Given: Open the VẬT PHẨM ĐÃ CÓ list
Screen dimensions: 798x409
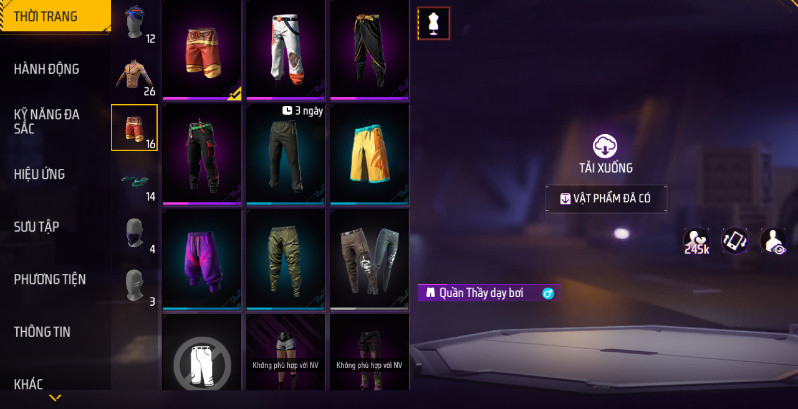Looking at the screenshot, I should click(606, 199).
